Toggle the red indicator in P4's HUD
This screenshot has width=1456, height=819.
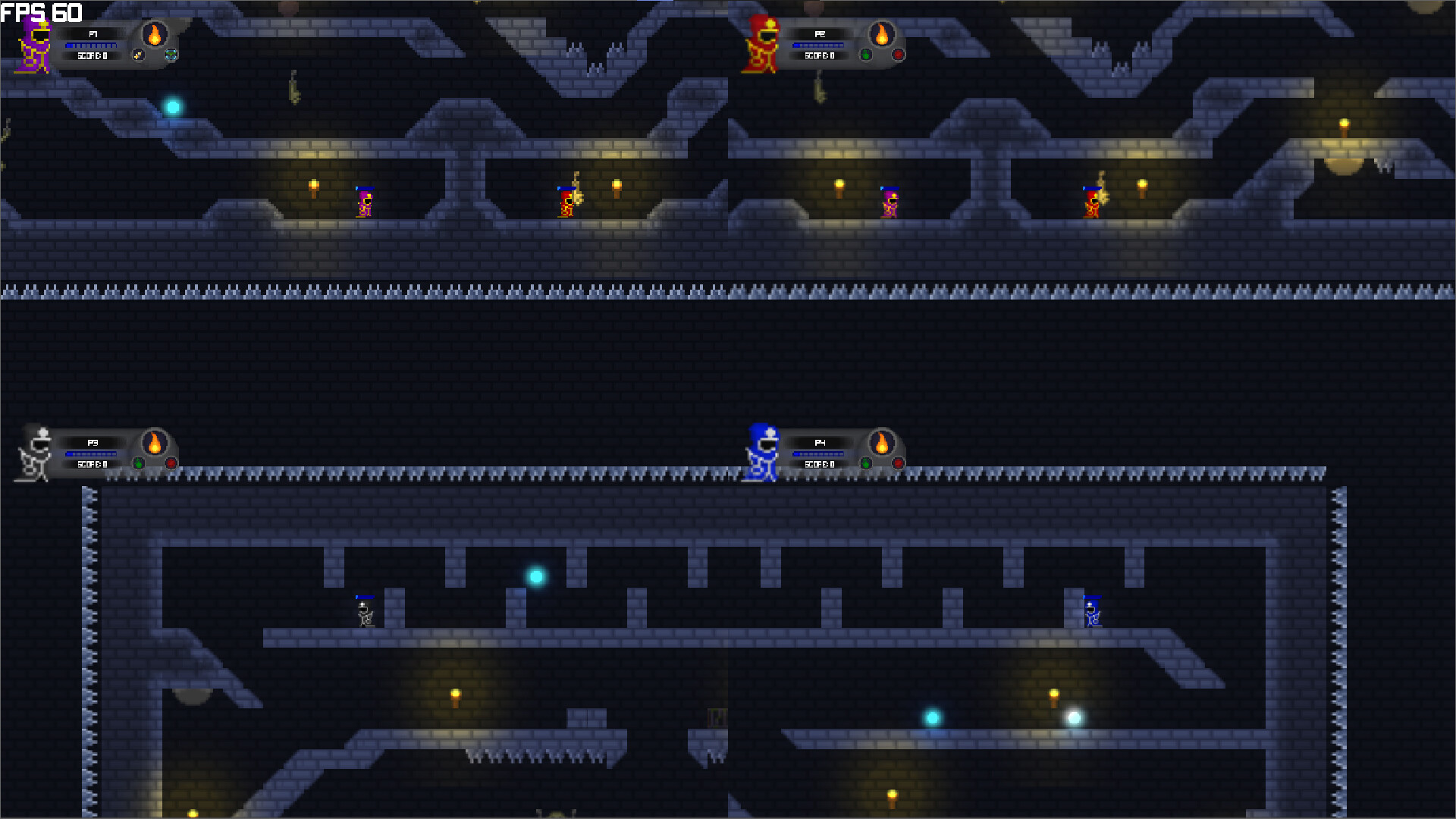(x=899, y=463)
